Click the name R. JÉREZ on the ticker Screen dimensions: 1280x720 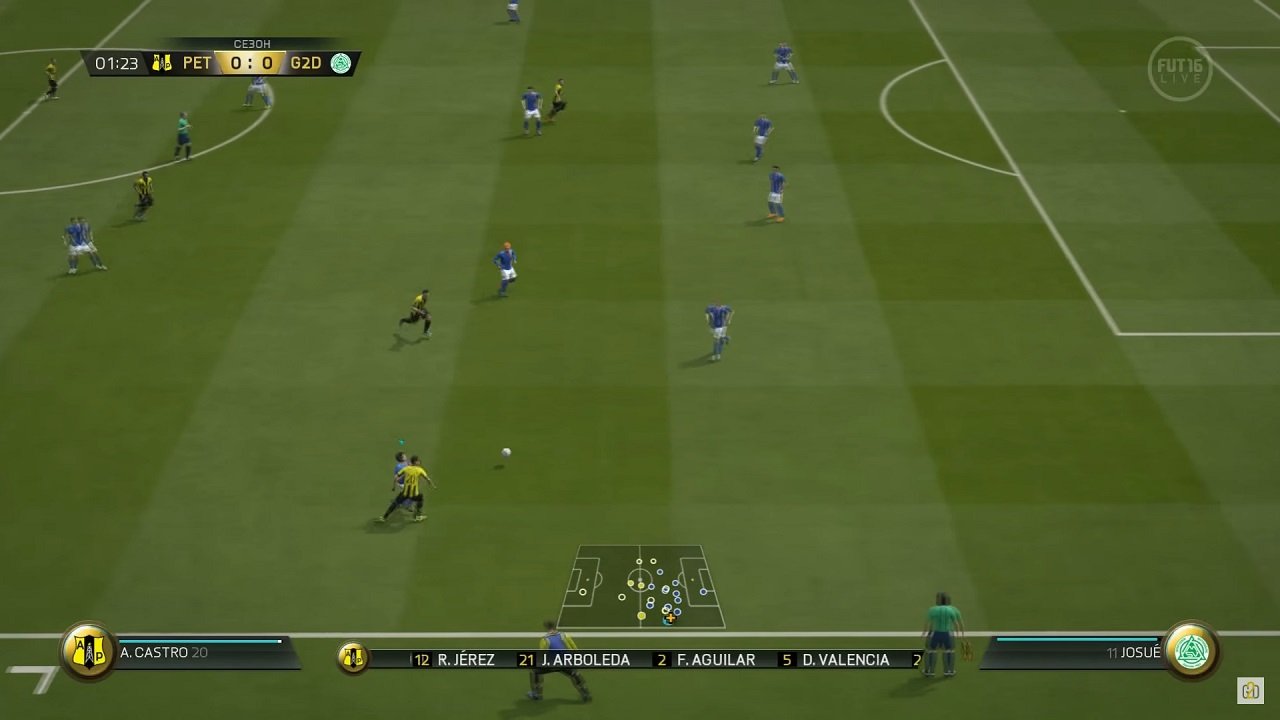[465, 659]
